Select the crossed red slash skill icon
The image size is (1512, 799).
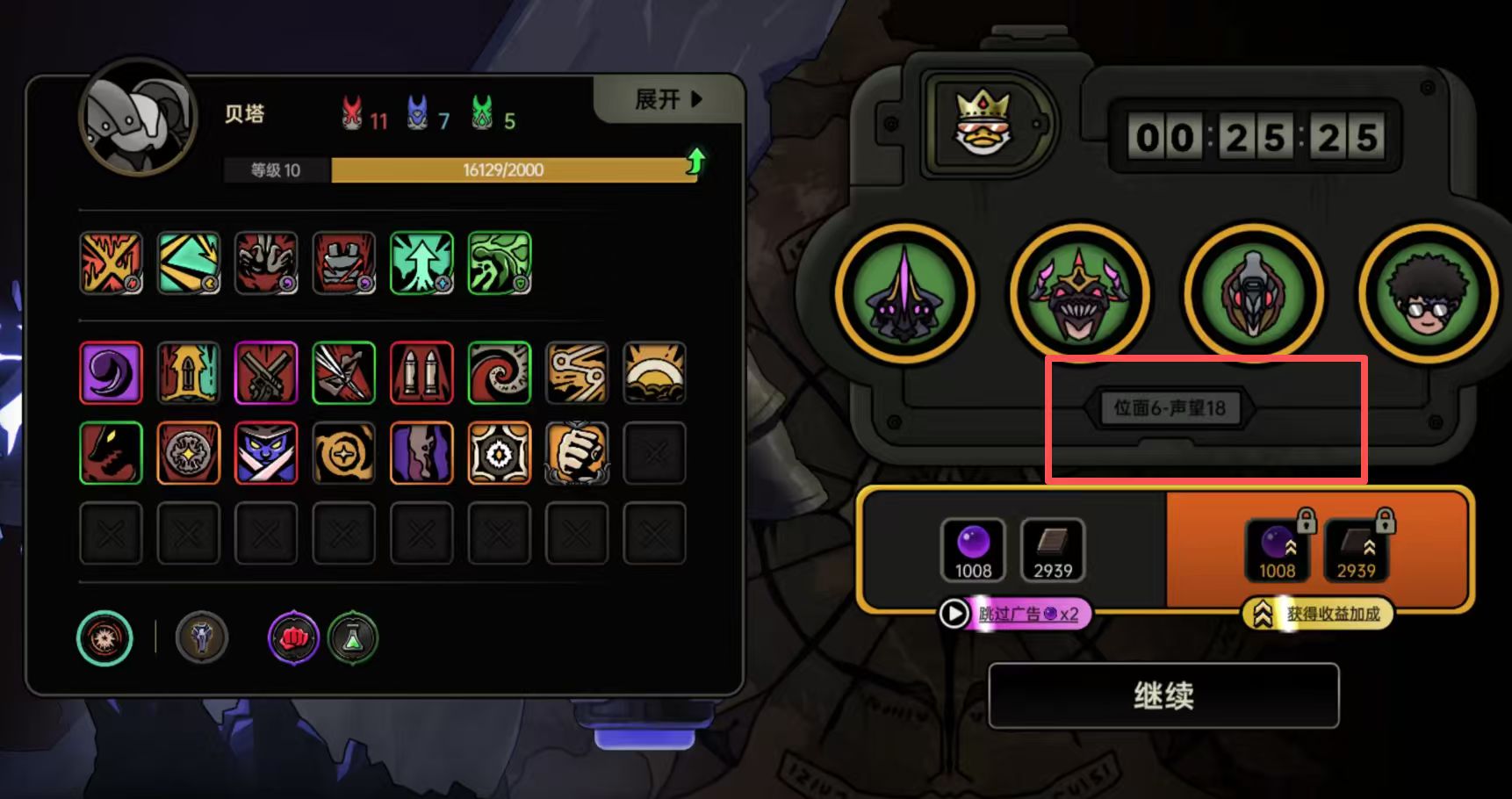click(x=111, y=263)
